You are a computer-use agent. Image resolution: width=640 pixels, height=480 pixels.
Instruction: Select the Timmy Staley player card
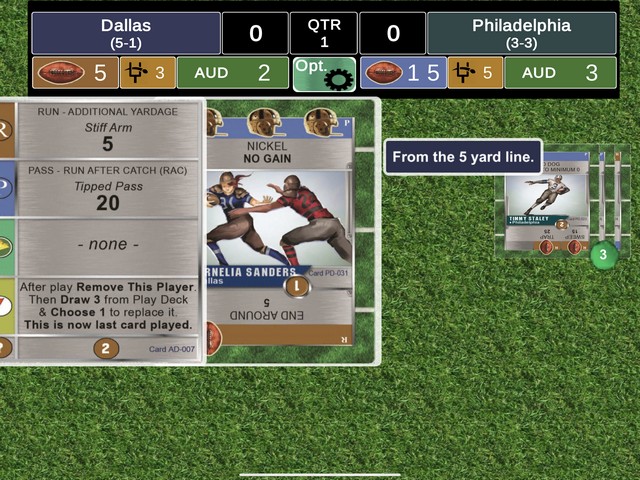(544, 207)
